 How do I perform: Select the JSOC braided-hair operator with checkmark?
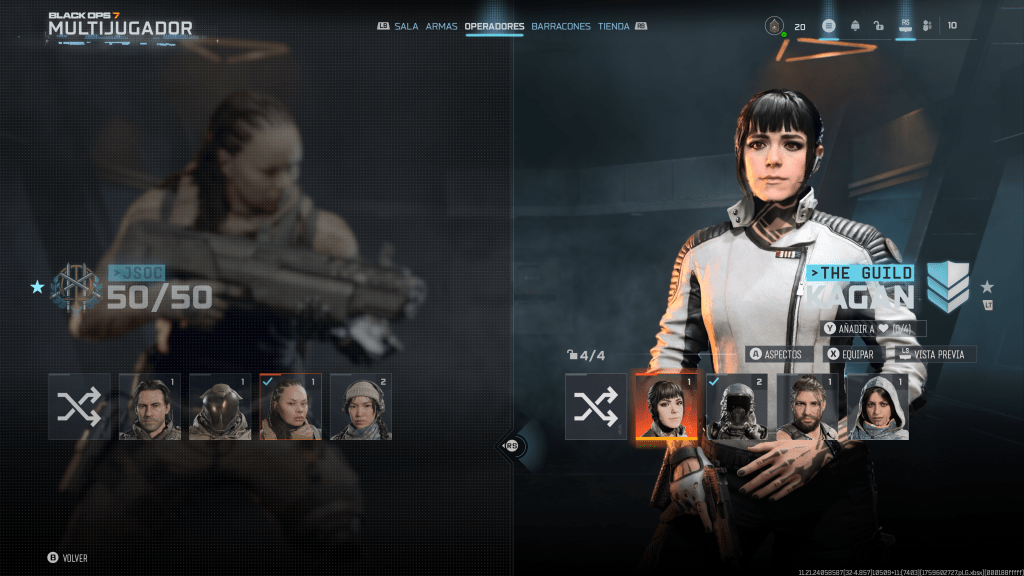[x=290, y=407]
